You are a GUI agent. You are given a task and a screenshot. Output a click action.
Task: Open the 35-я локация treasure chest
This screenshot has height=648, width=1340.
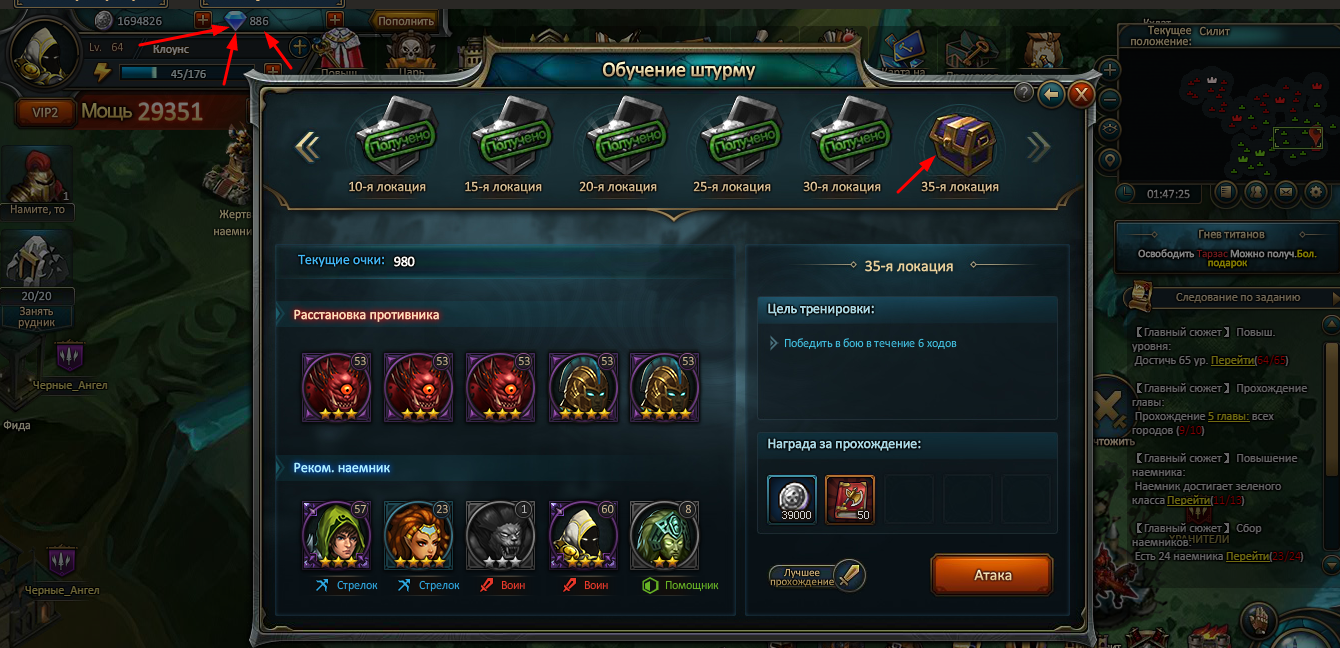point(959,142)
